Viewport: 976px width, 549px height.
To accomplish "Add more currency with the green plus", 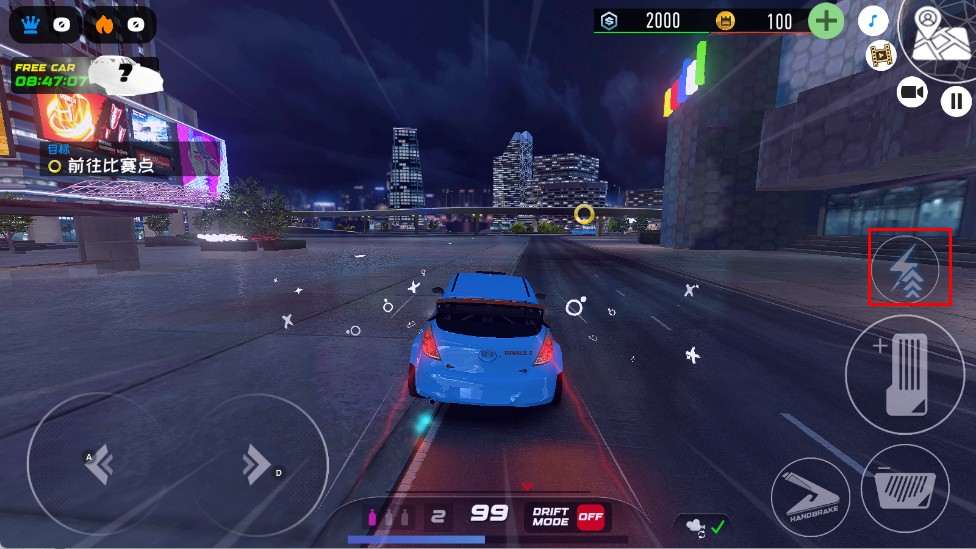I will [x=826, y=21].
